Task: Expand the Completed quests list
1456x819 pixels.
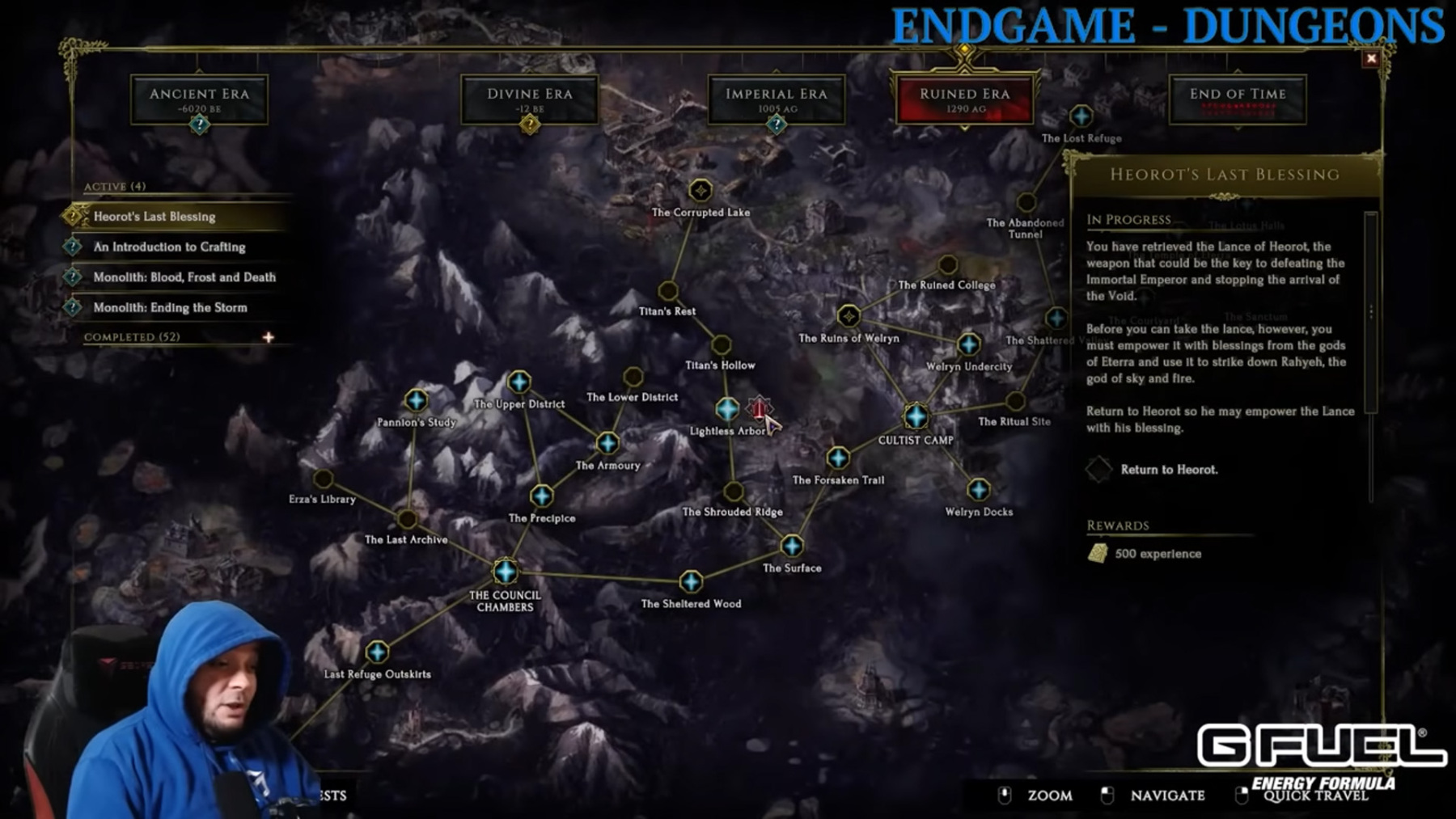Action: point(269,337)
